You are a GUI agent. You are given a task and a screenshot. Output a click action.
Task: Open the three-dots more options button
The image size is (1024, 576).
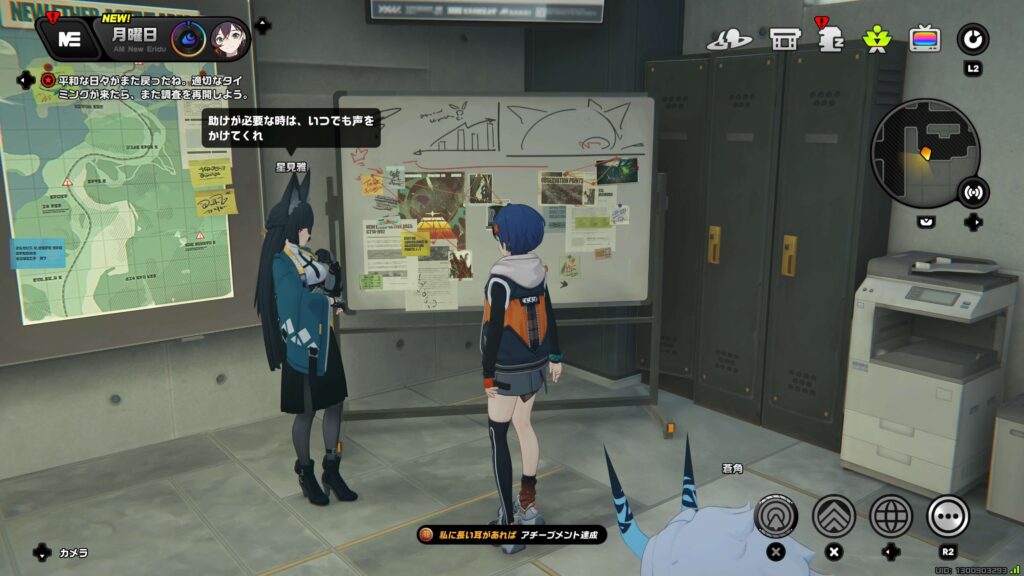[948, 516]
